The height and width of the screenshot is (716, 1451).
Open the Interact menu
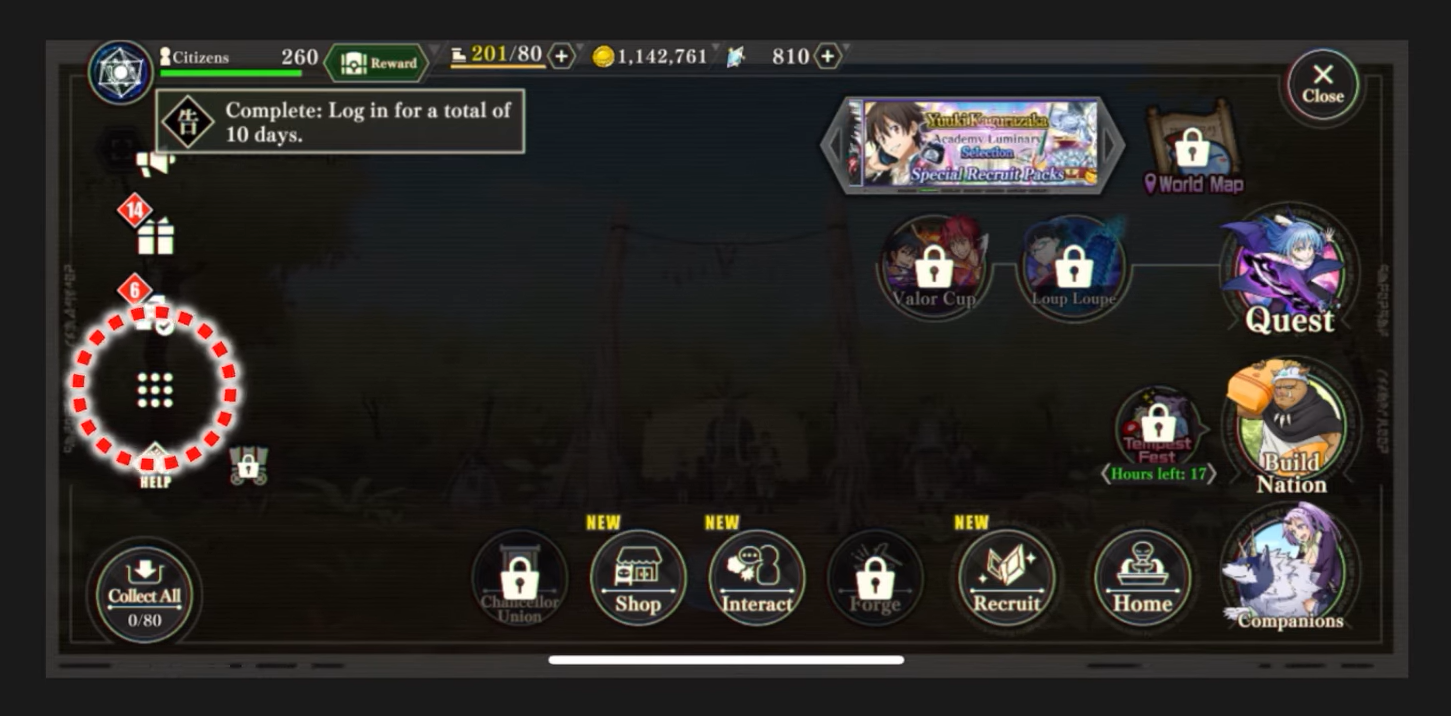[756, 578]
